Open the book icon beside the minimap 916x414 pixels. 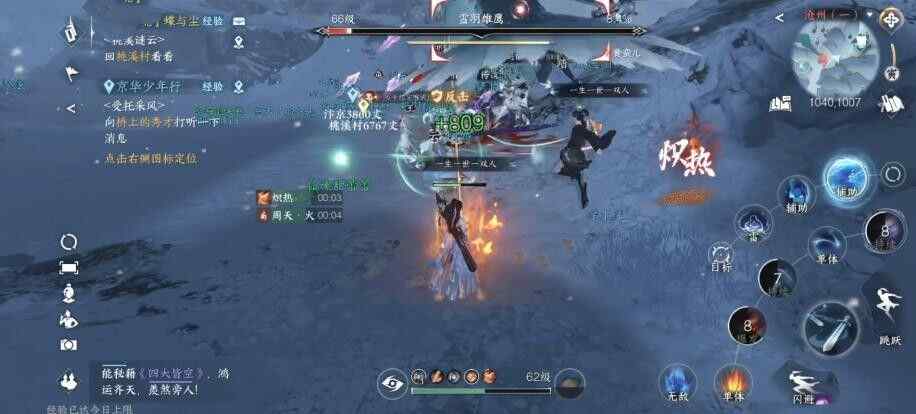click(x=782, y=101)
